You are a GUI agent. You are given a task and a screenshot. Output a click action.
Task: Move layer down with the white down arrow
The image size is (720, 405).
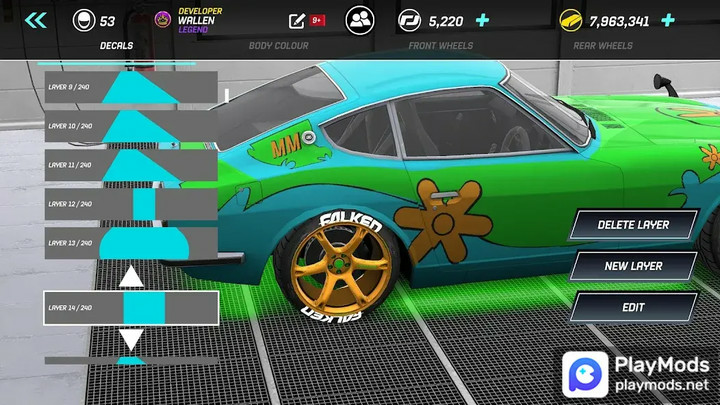[131, 339]
